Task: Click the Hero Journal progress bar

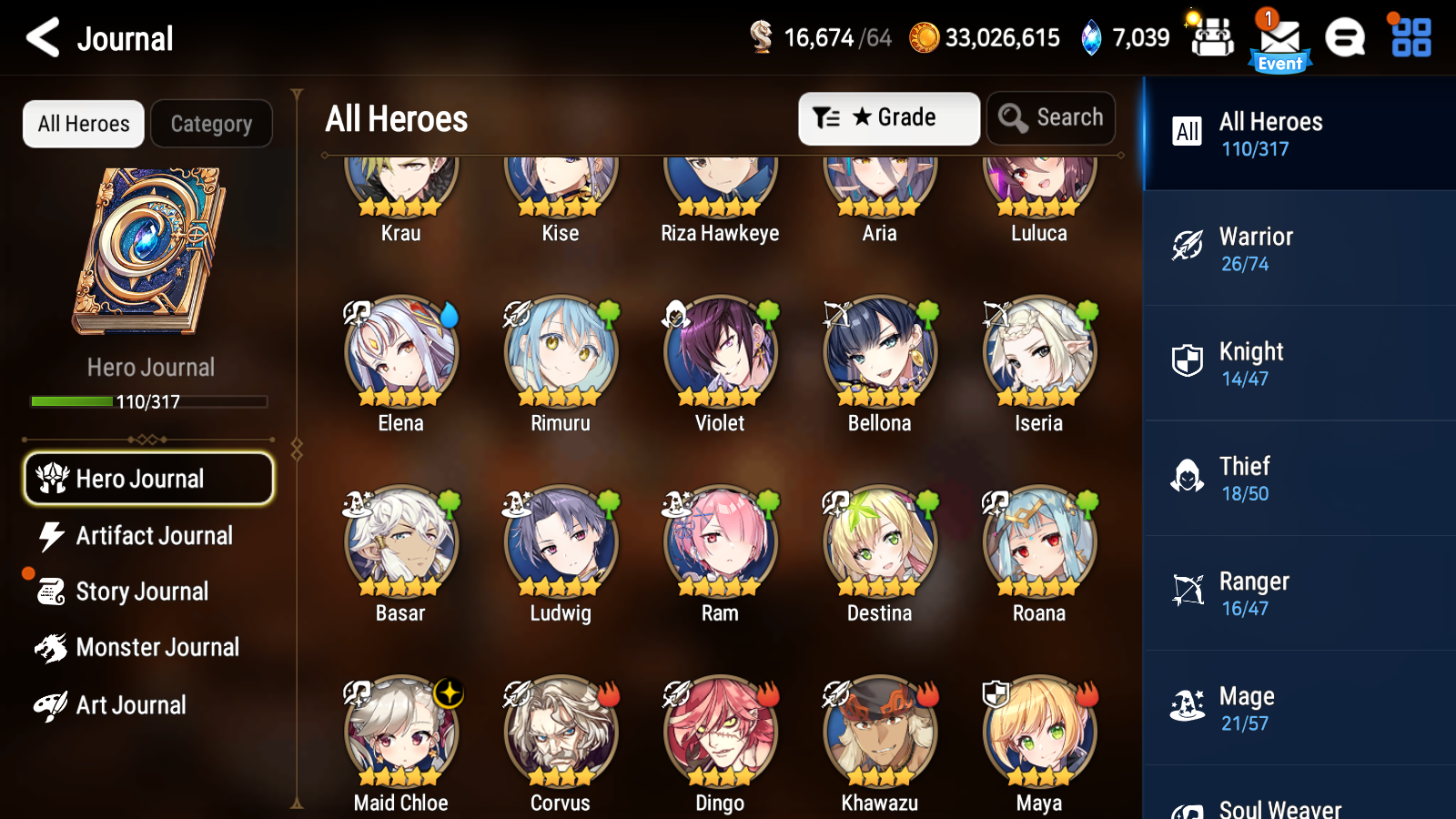Action: (x=148, y=400)
